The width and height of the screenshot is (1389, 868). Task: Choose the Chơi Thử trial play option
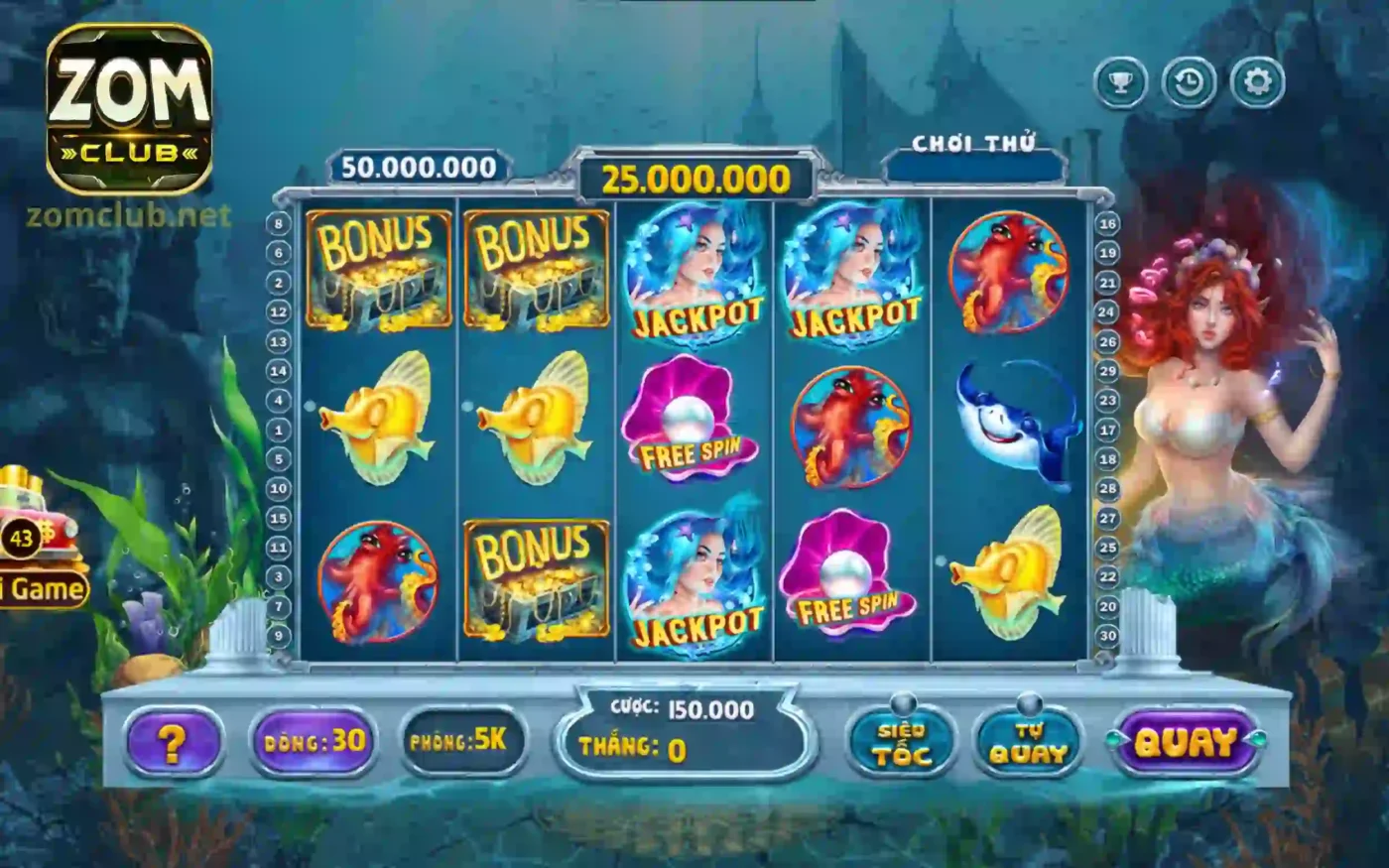tap(973, 145)
